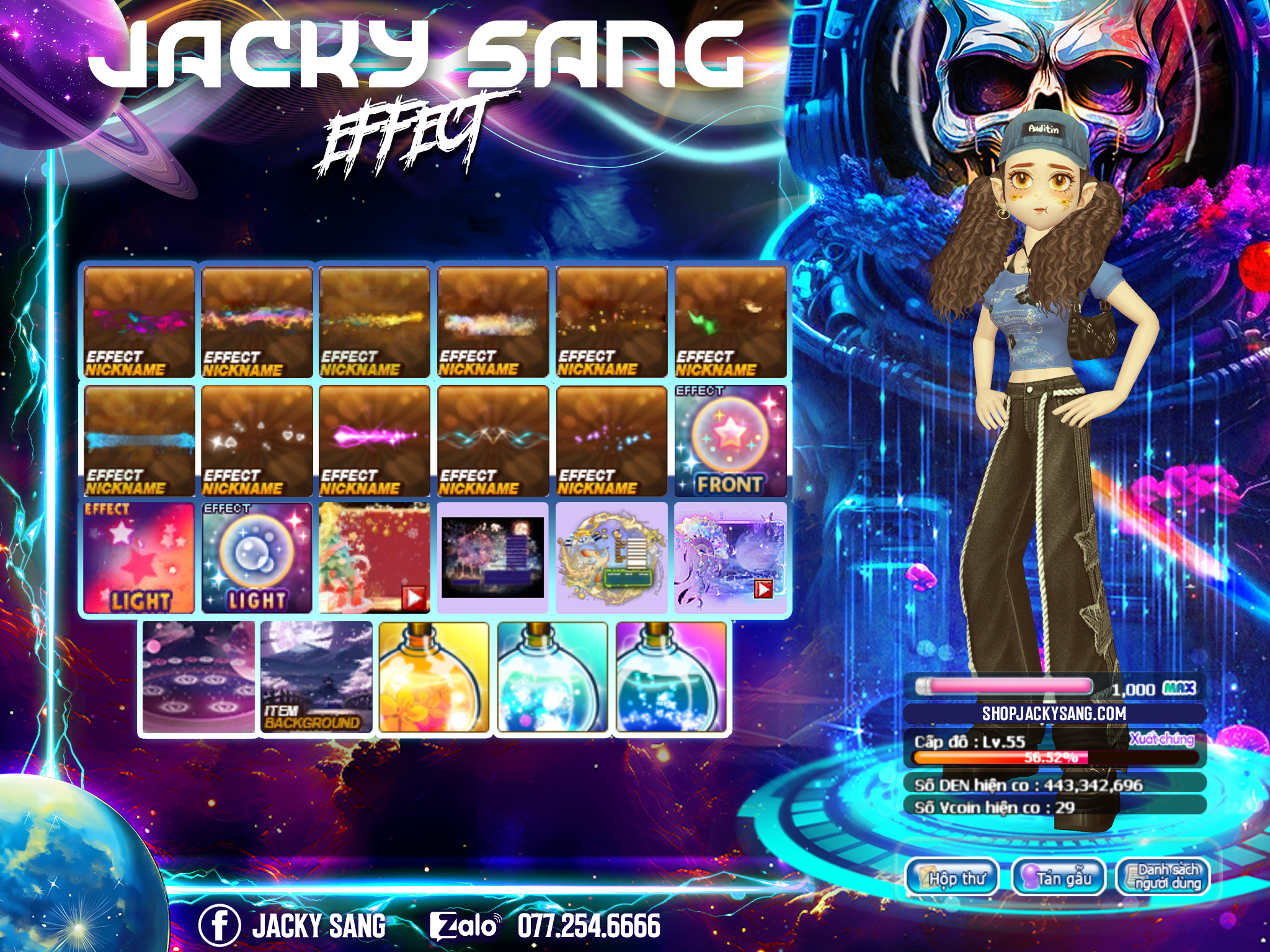Choose the dark fireworks frame item
This screenshot has height=952, width=1270.
(x=493, y=558)
